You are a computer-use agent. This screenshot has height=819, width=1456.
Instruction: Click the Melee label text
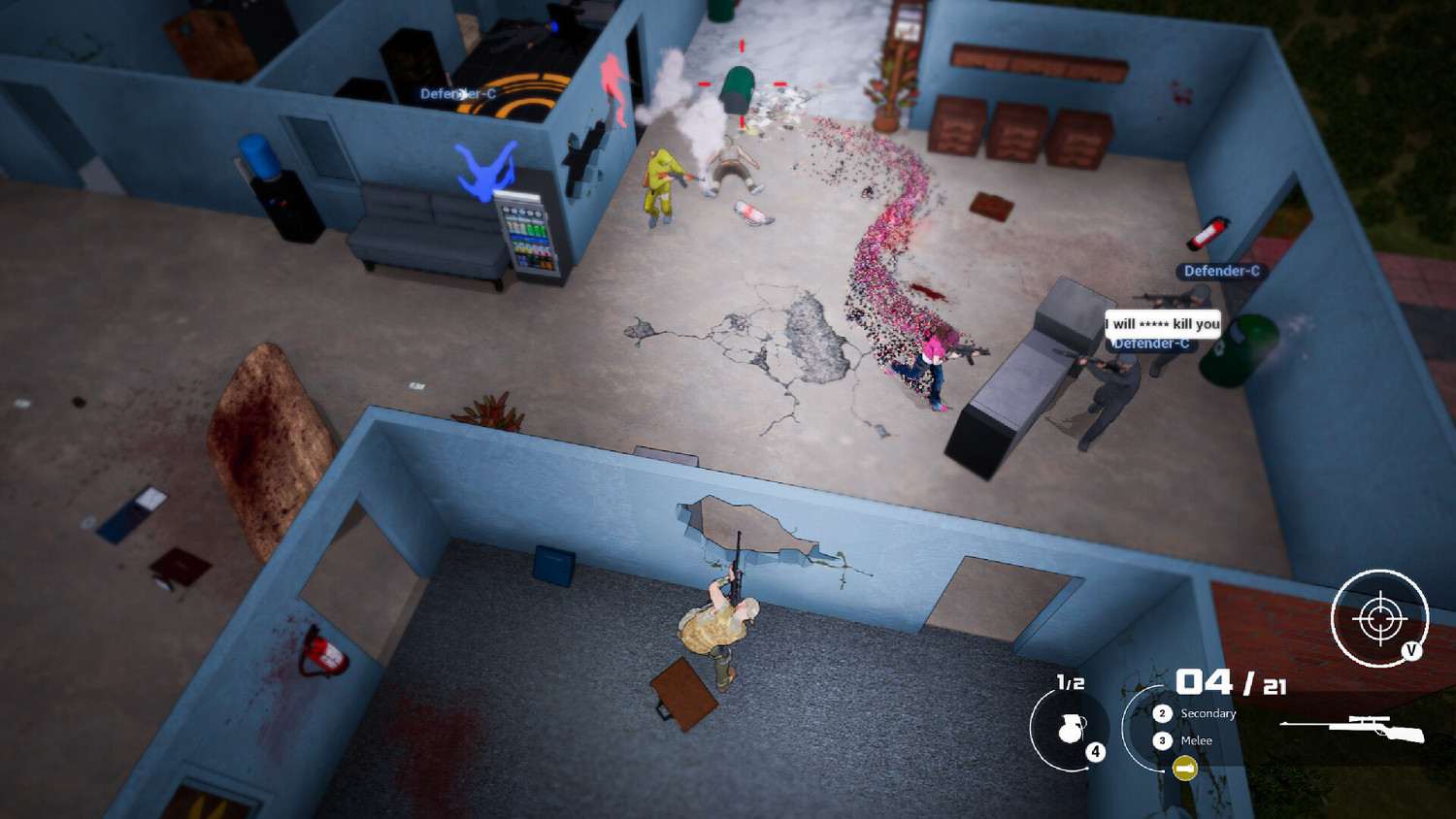point(1197,740)
